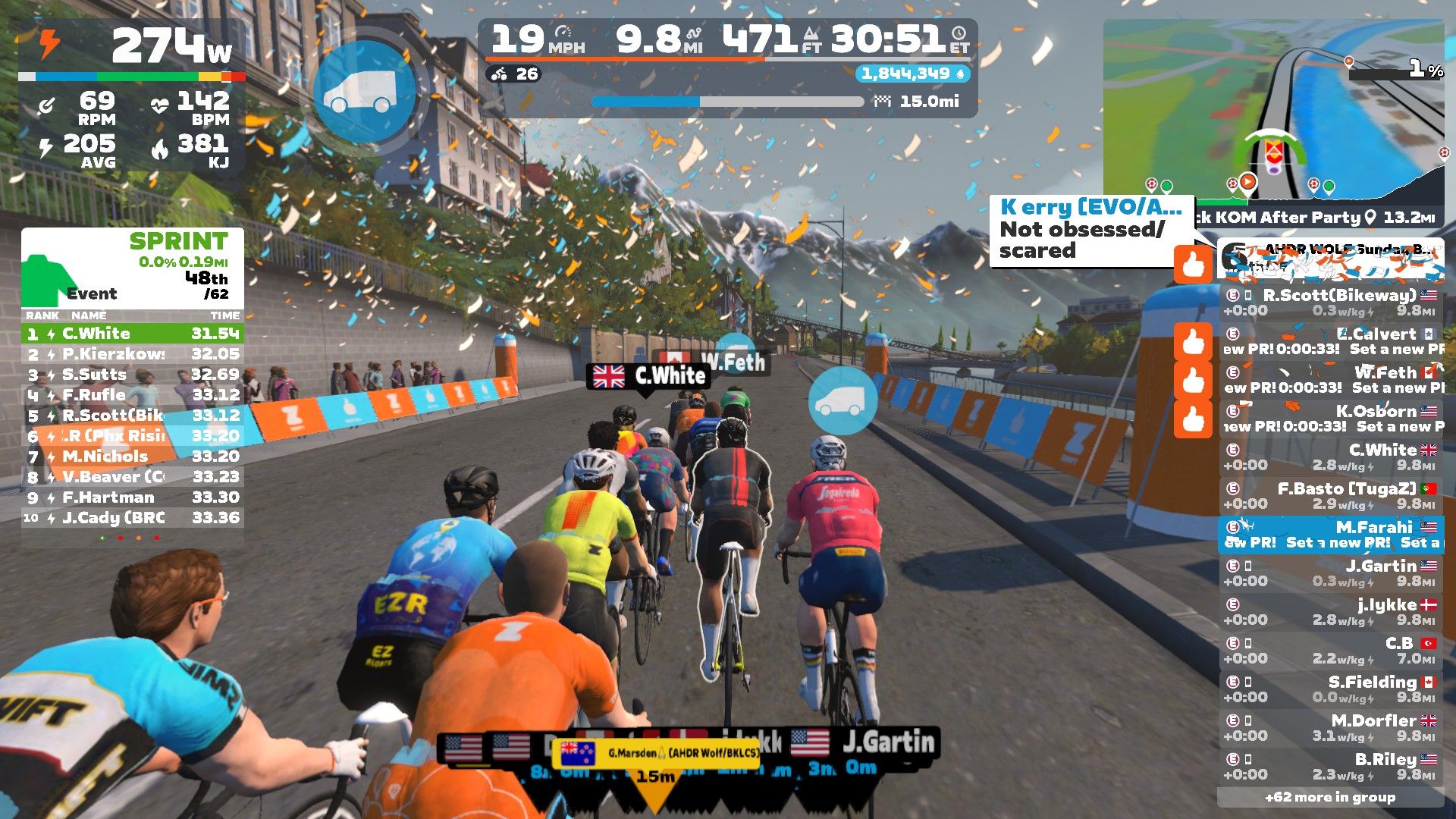Expand the "+62 more in group" row

1330,797
